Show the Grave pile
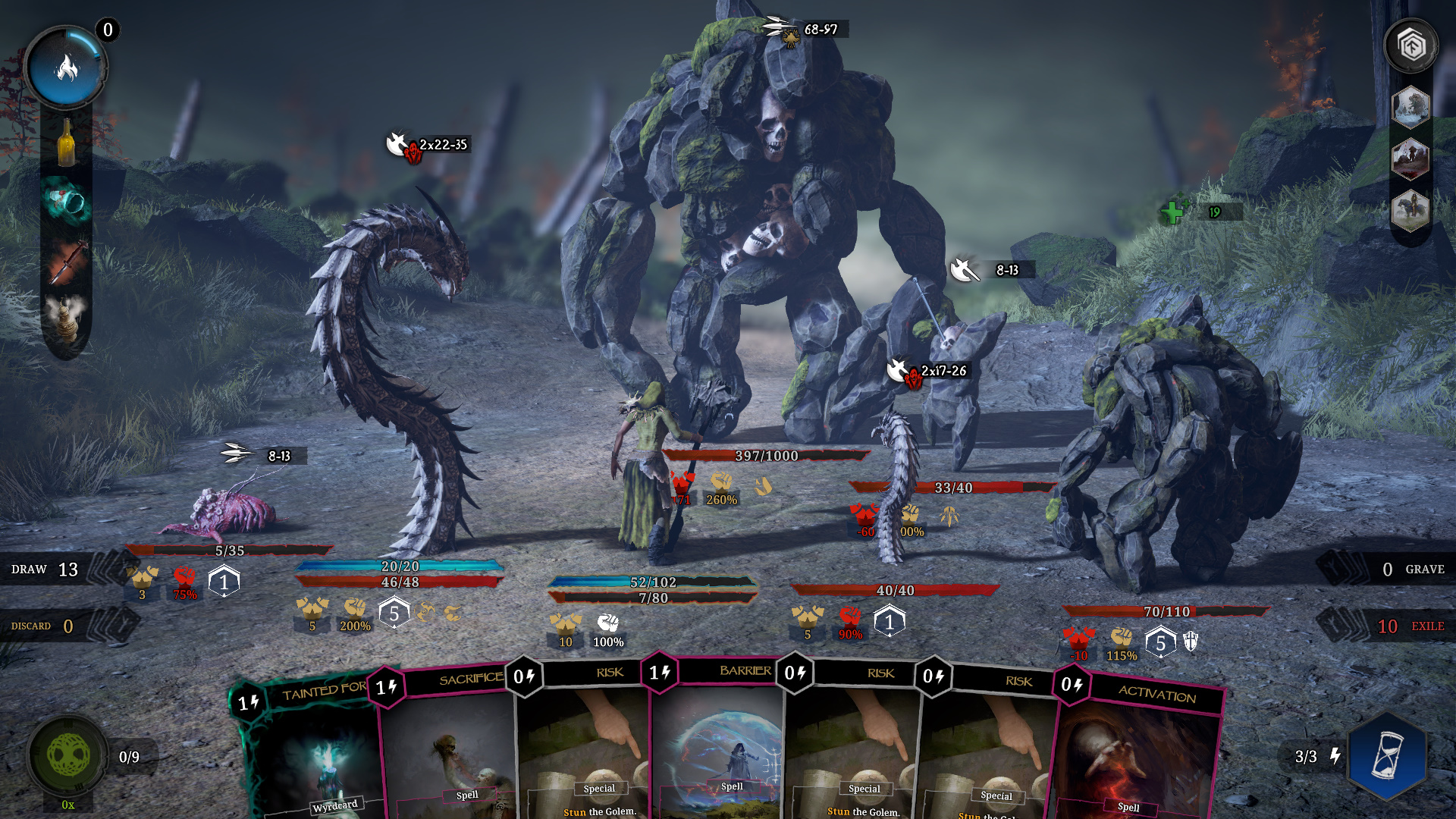The height and width of the screenshot is (819, 1456). point(1412,570)
